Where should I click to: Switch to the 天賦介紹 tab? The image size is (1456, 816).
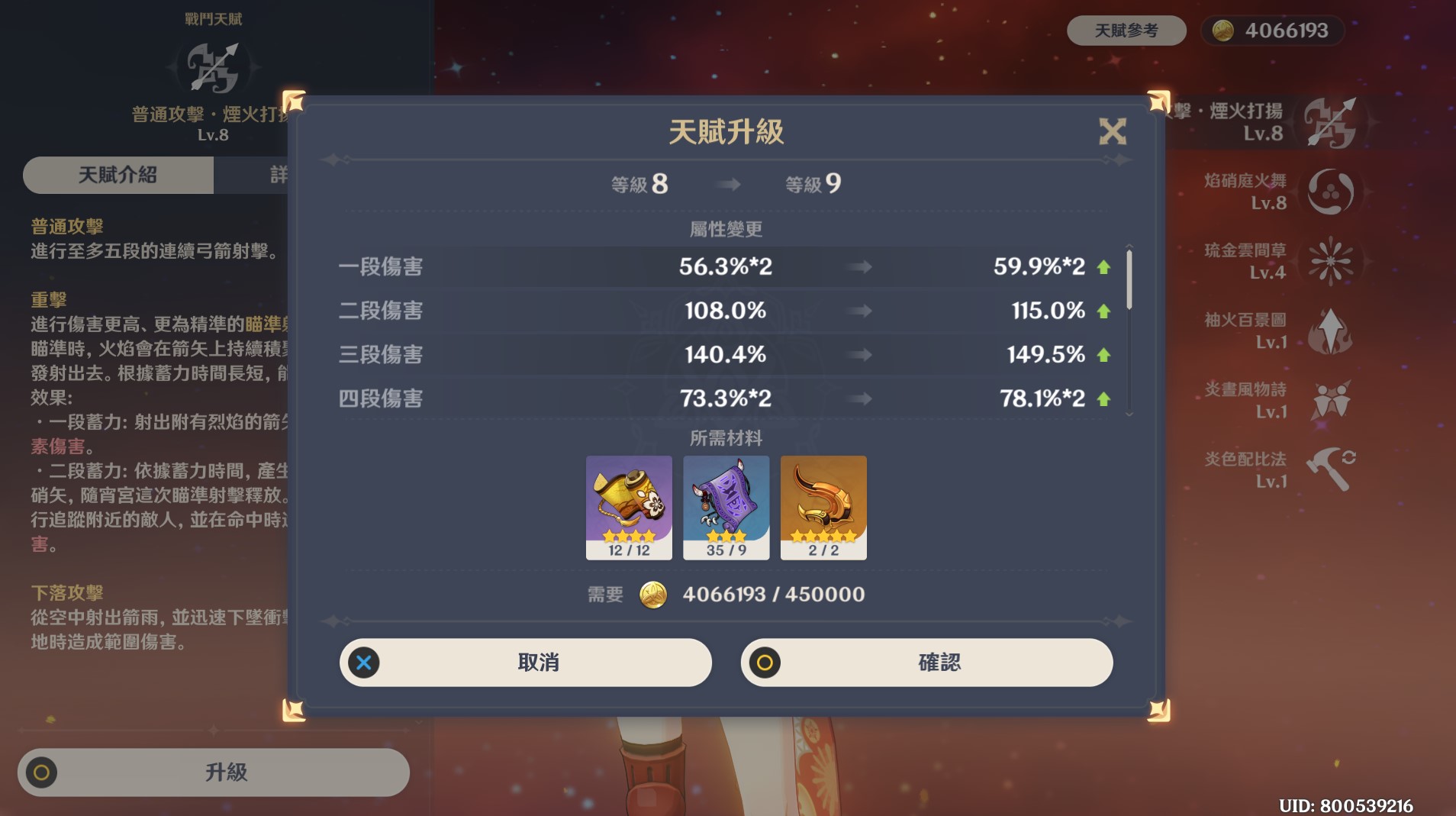coord(118,175)
